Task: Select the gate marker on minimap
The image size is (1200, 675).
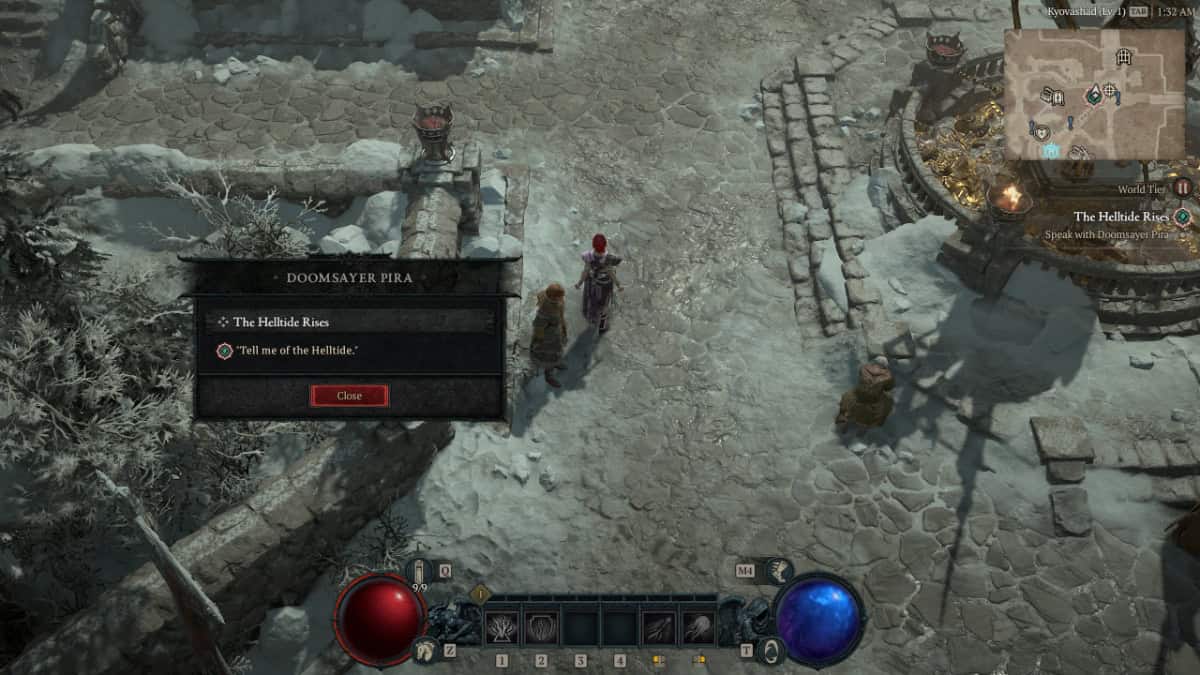Action: [1124, 57]
